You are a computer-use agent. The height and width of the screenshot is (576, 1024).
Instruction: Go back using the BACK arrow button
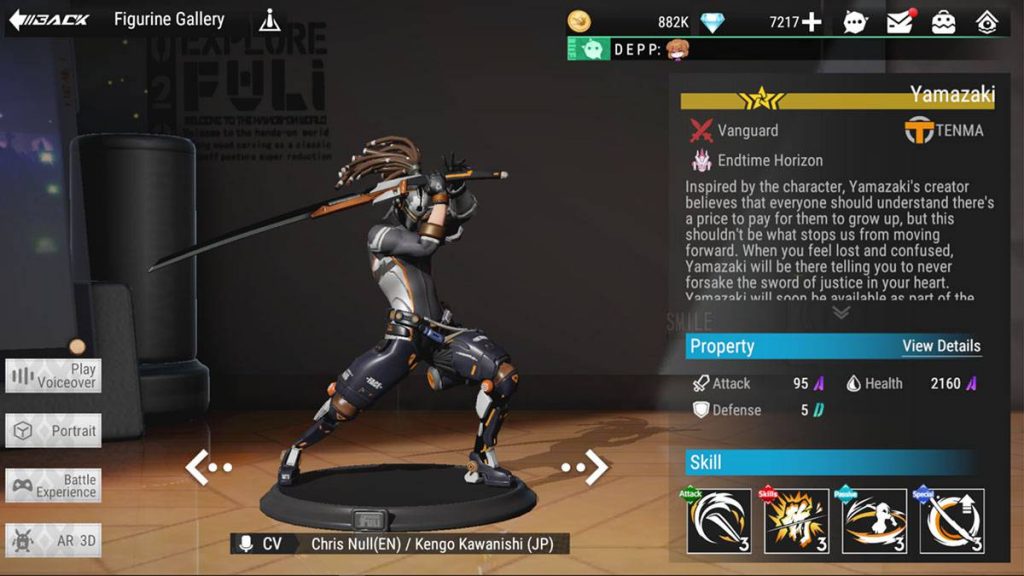(49, 19)
